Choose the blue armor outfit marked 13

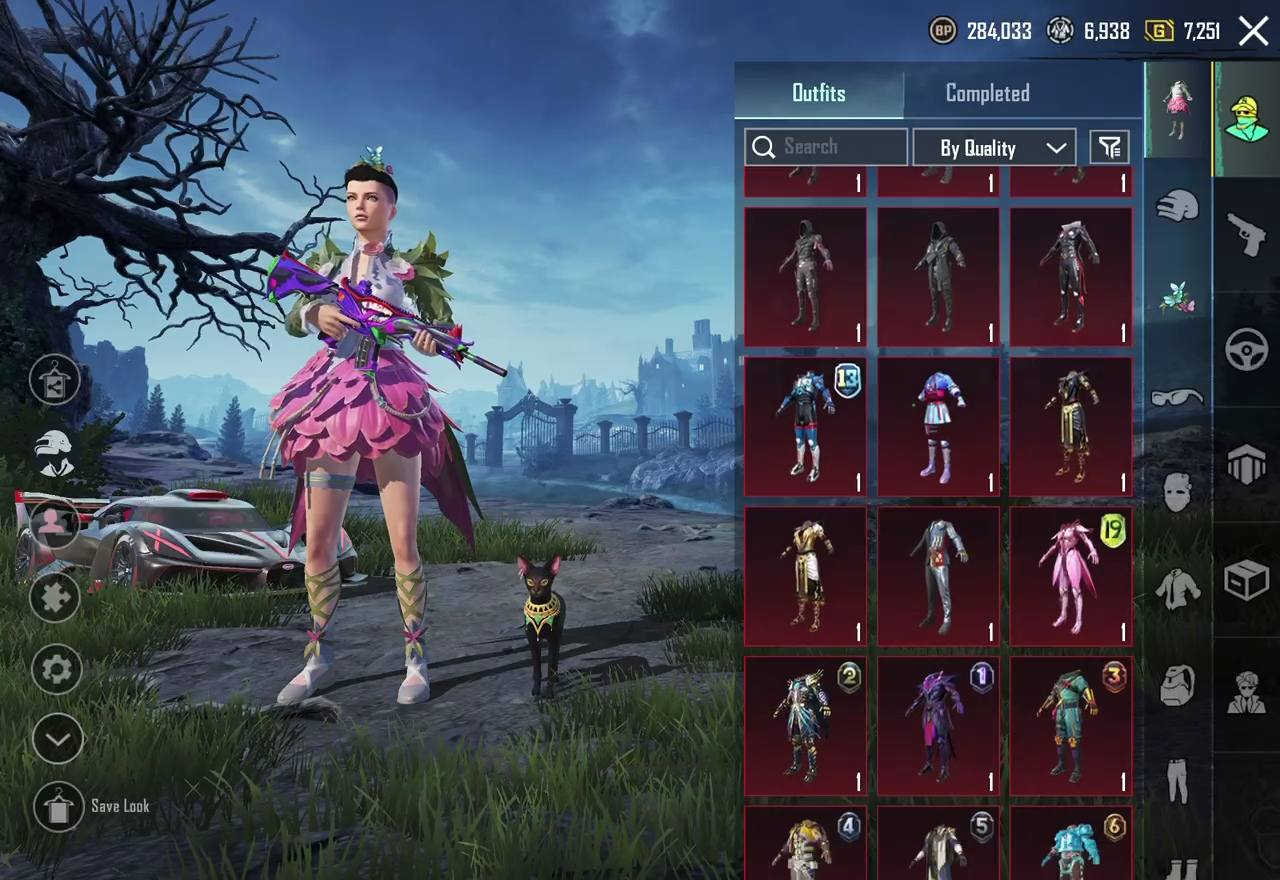[x=805, y=427]
